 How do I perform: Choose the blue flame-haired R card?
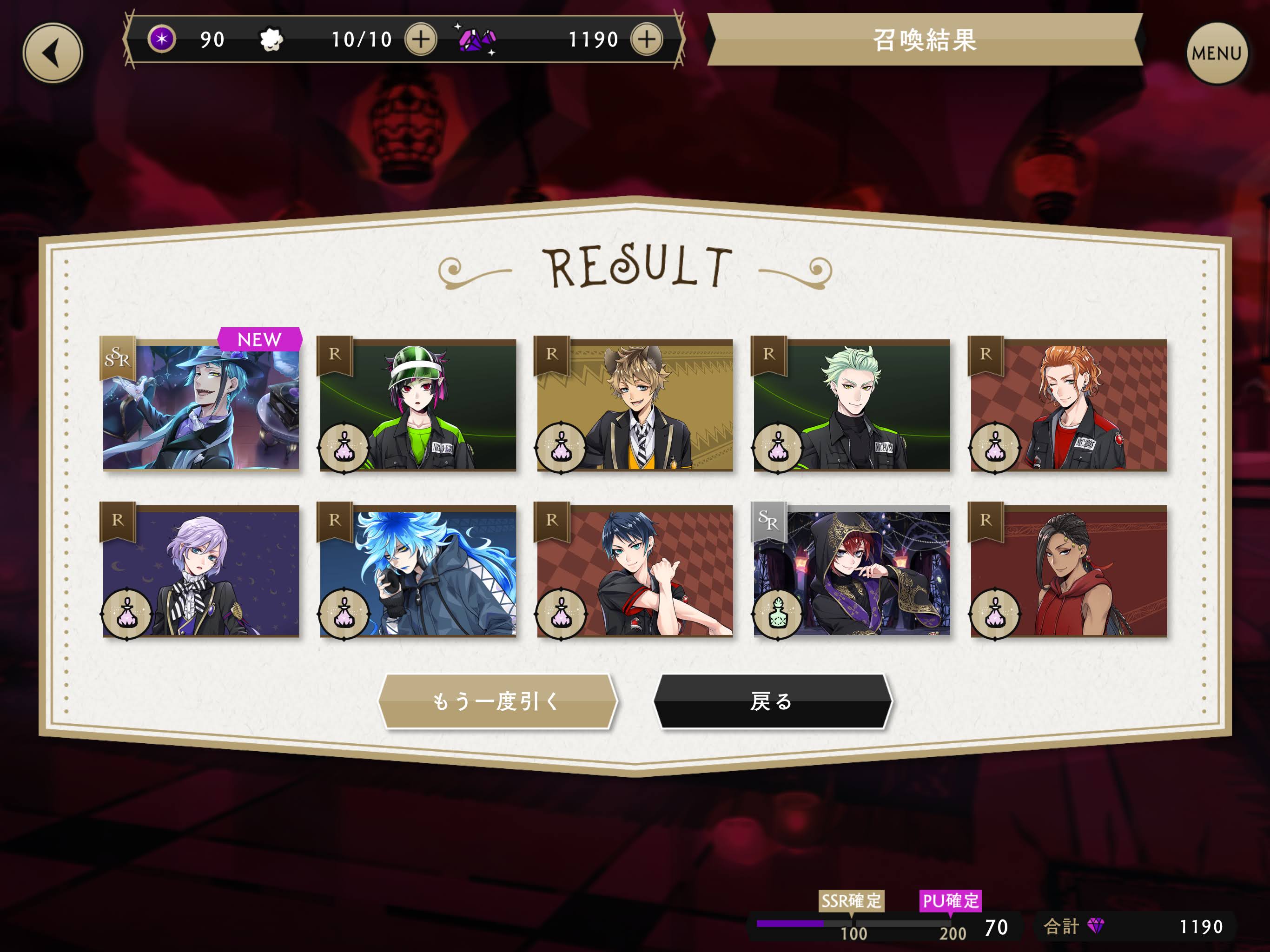coord(418,571)
